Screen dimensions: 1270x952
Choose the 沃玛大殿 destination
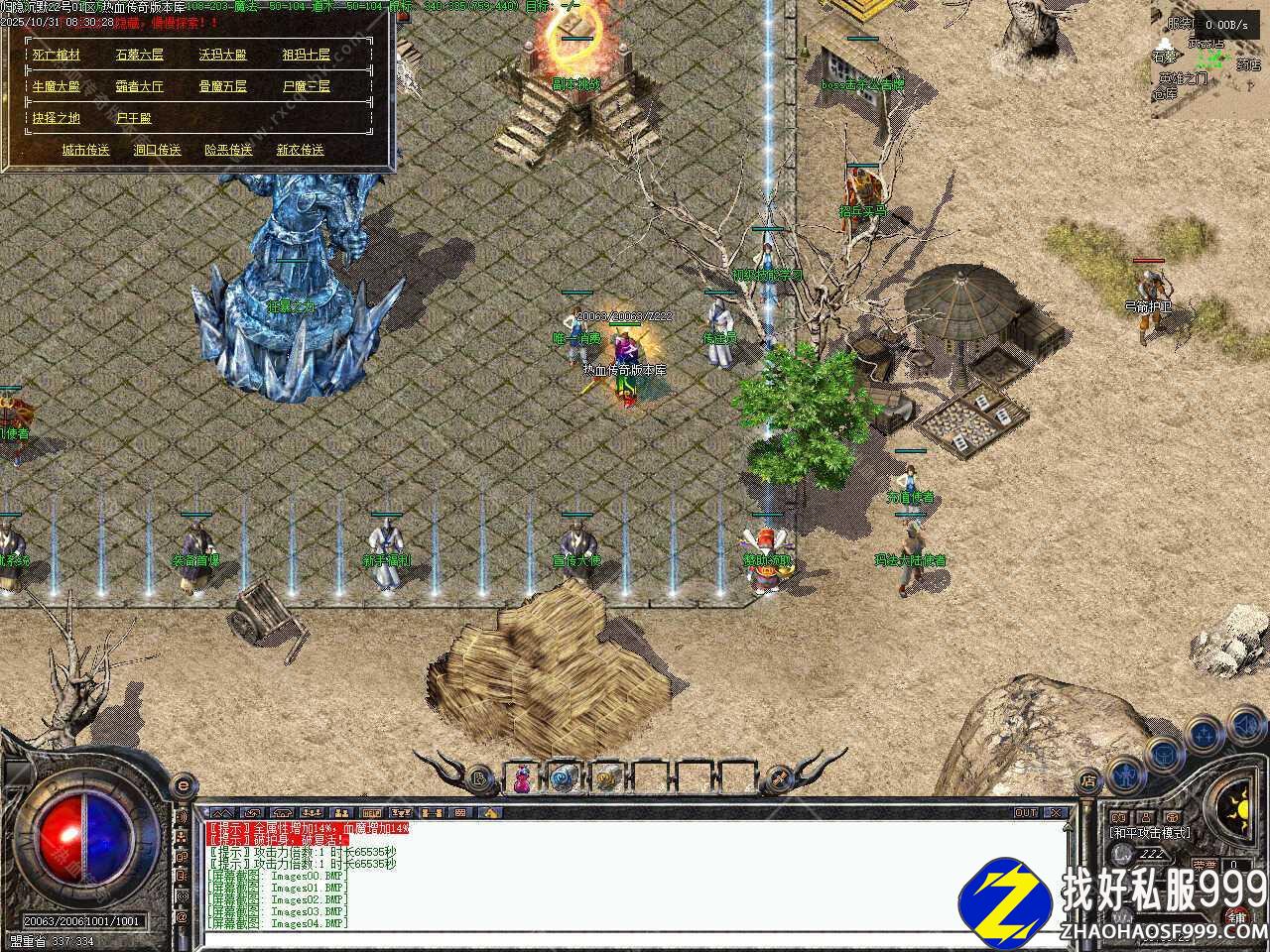(x=222, y=56)
